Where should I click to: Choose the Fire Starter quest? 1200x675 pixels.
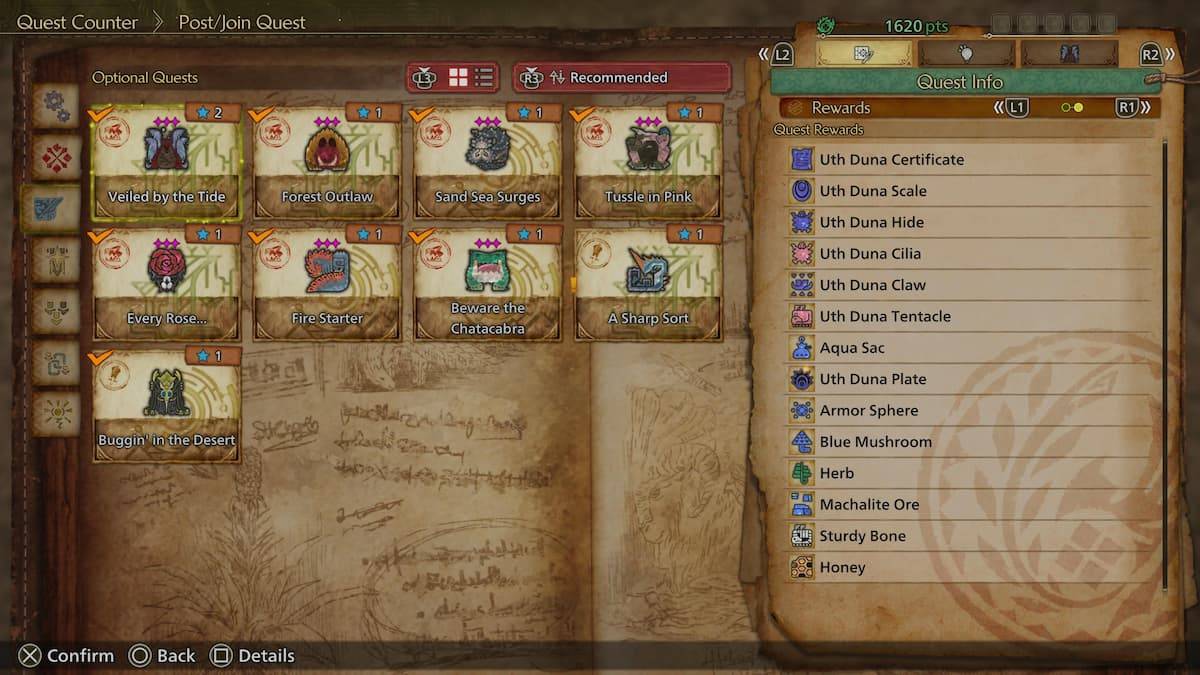click(326, 284)
